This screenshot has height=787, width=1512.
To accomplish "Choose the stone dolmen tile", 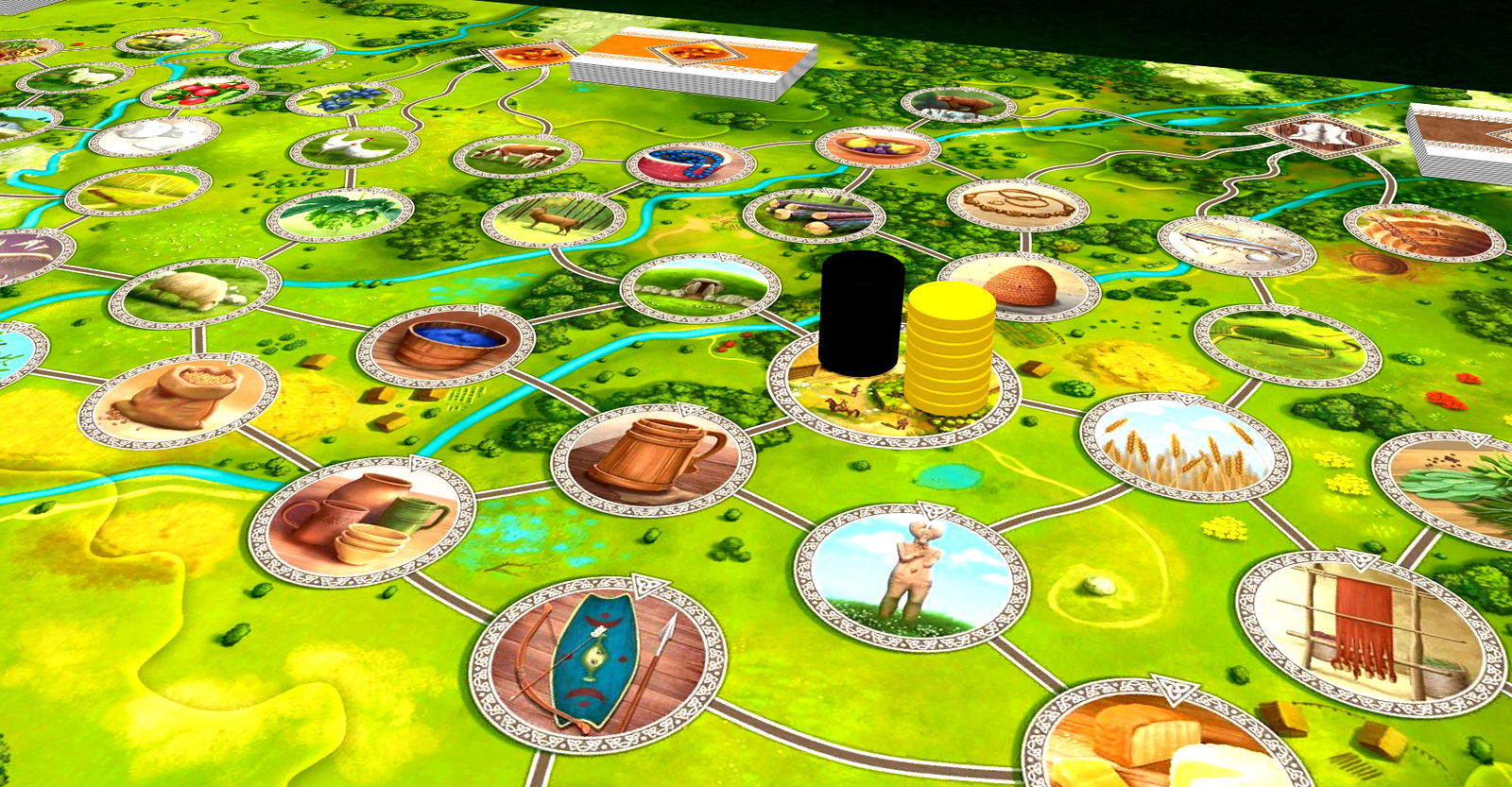I will pyautogui.click(x=700, y=286).
